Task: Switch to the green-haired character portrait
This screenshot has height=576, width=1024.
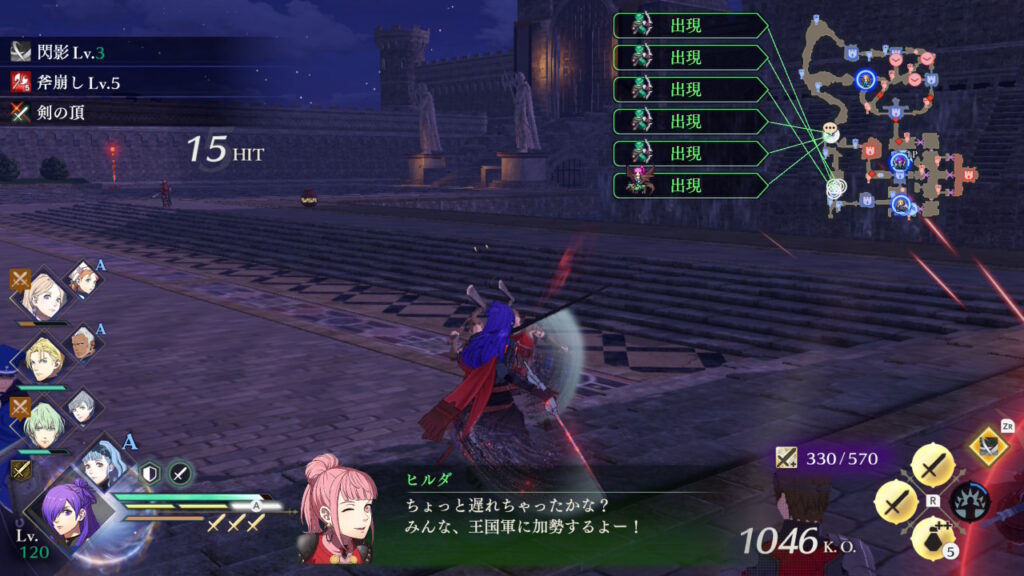Action: (x=43, y=423)
